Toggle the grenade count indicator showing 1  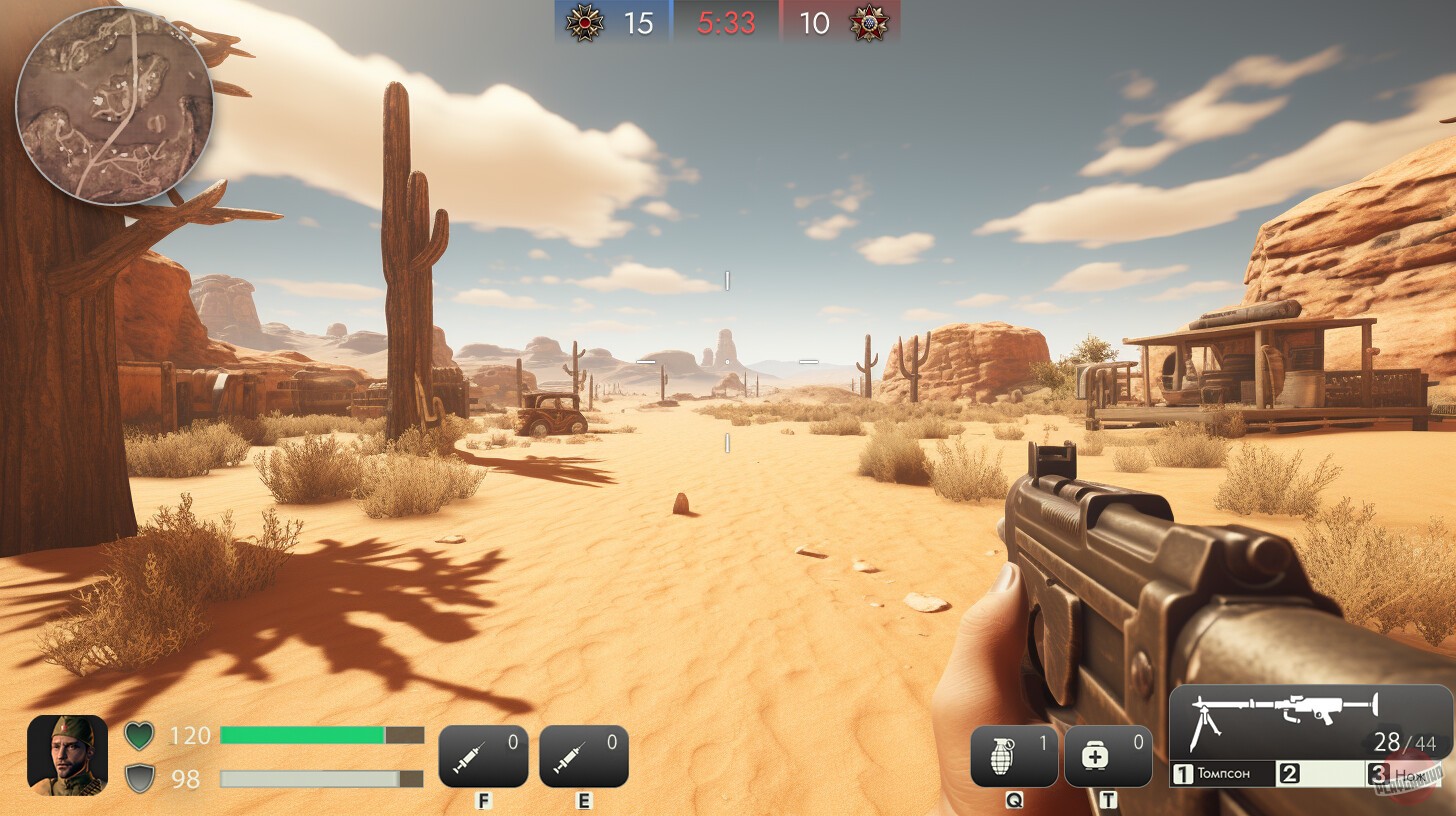coord(1042,743)
